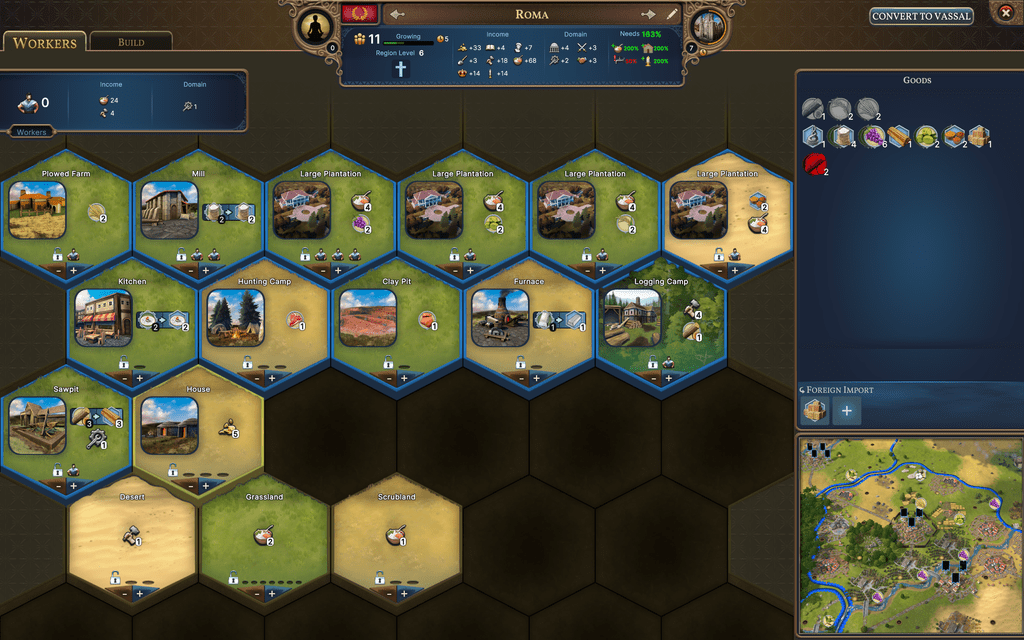1024x640 pixels.
Task: Add a worker to the Grassland tile
Action: (x=271, y=593)
